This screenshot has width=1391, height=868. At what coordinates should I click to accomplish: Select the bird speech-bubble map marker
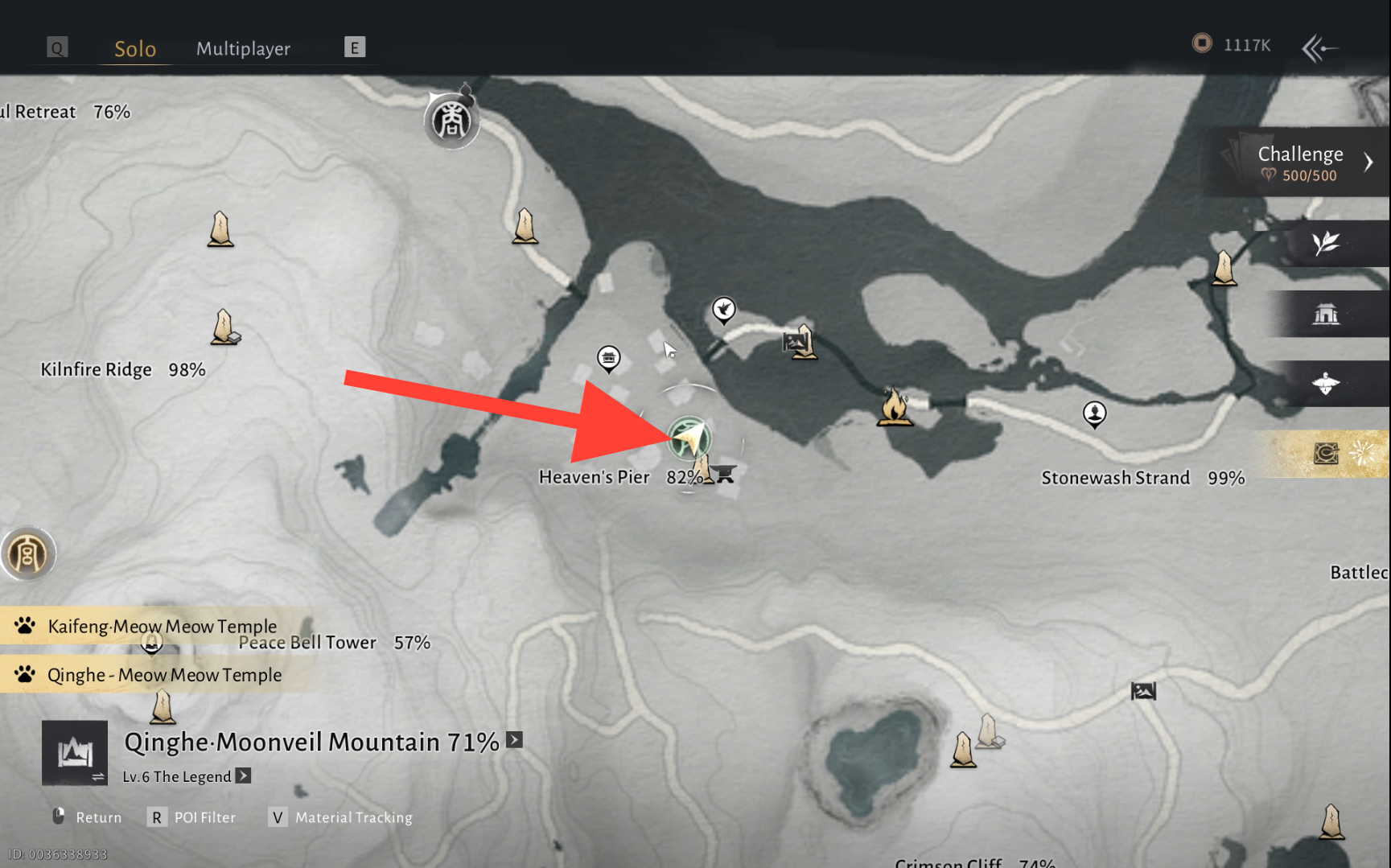pyautogui.click(x=723, y=310)
